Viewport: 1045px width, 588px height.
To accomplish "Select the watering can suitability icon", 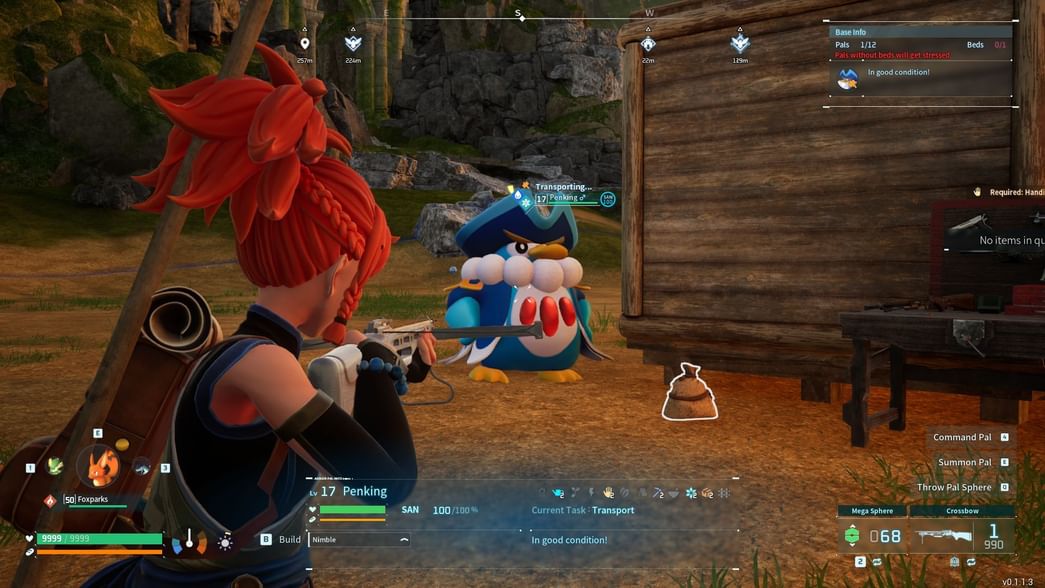I will point(558,493).
